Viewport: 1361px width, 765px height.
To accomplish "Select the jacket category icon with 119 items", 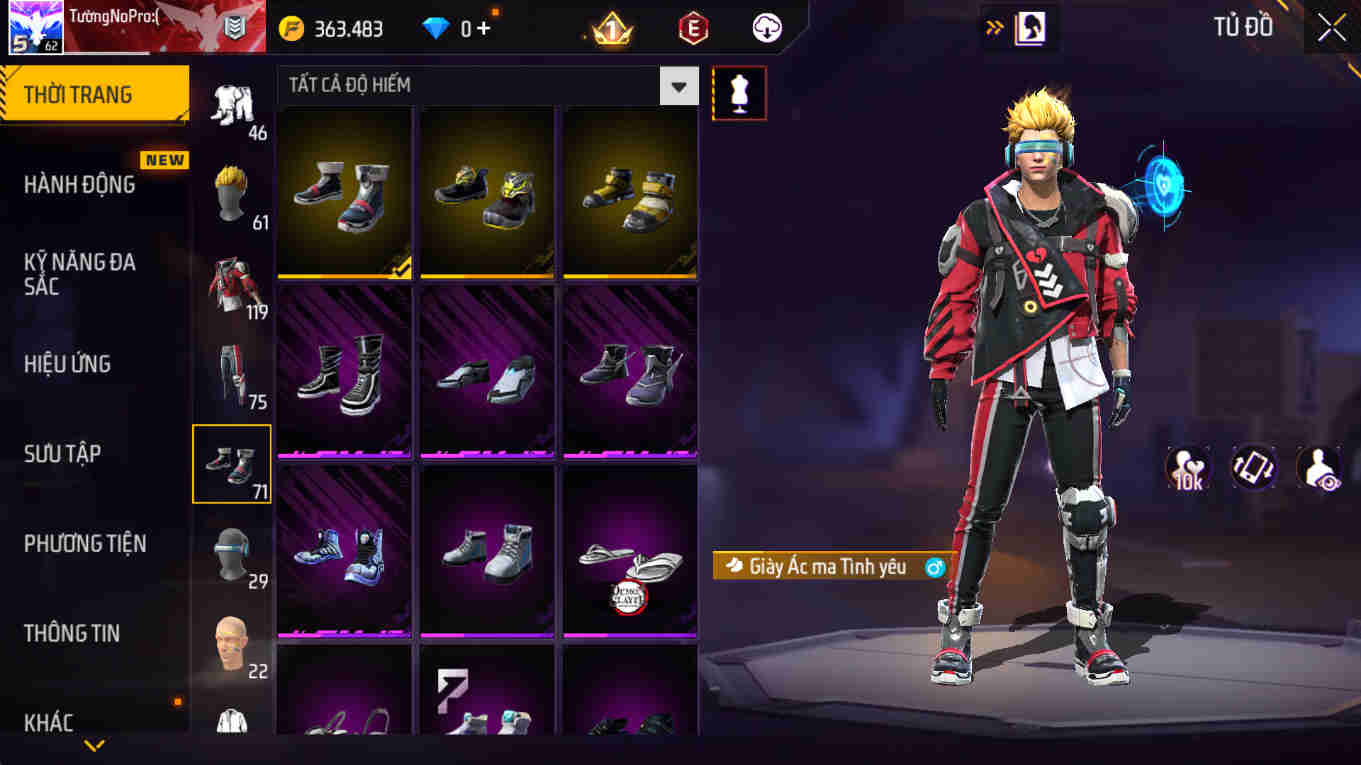I will coord(231,283).
